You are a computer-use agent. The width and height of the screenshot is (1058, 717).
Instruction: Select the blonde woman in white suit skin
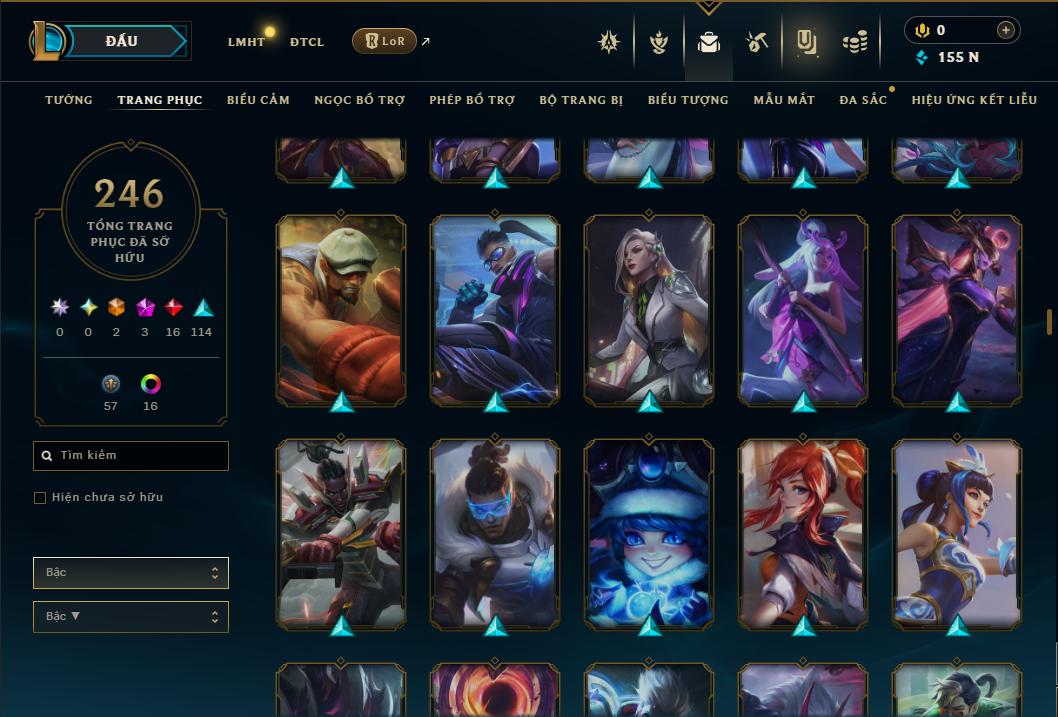coord(649,310)
